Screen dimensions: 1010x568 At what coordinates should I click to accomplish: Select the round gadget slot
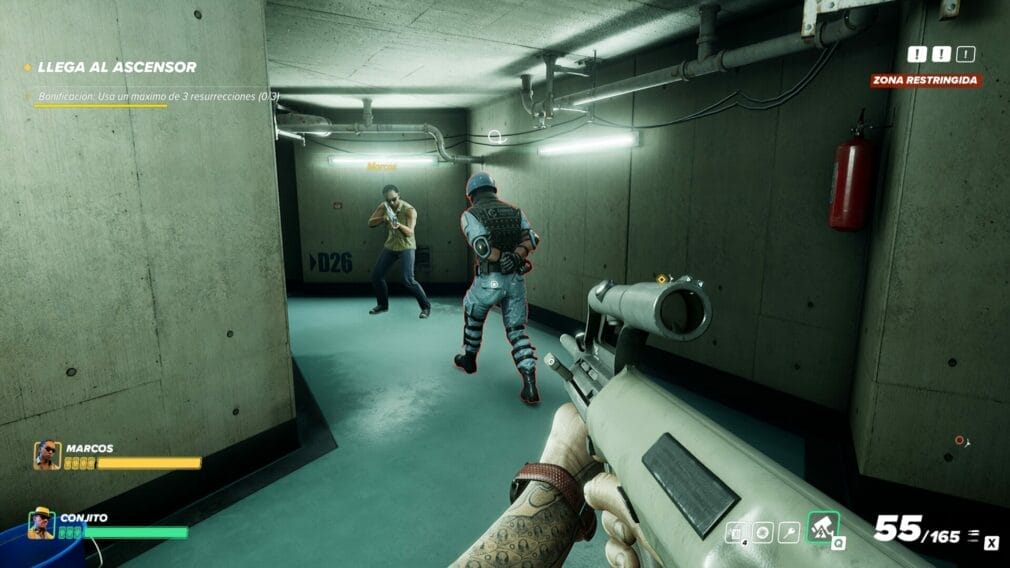tap(763, 533)
